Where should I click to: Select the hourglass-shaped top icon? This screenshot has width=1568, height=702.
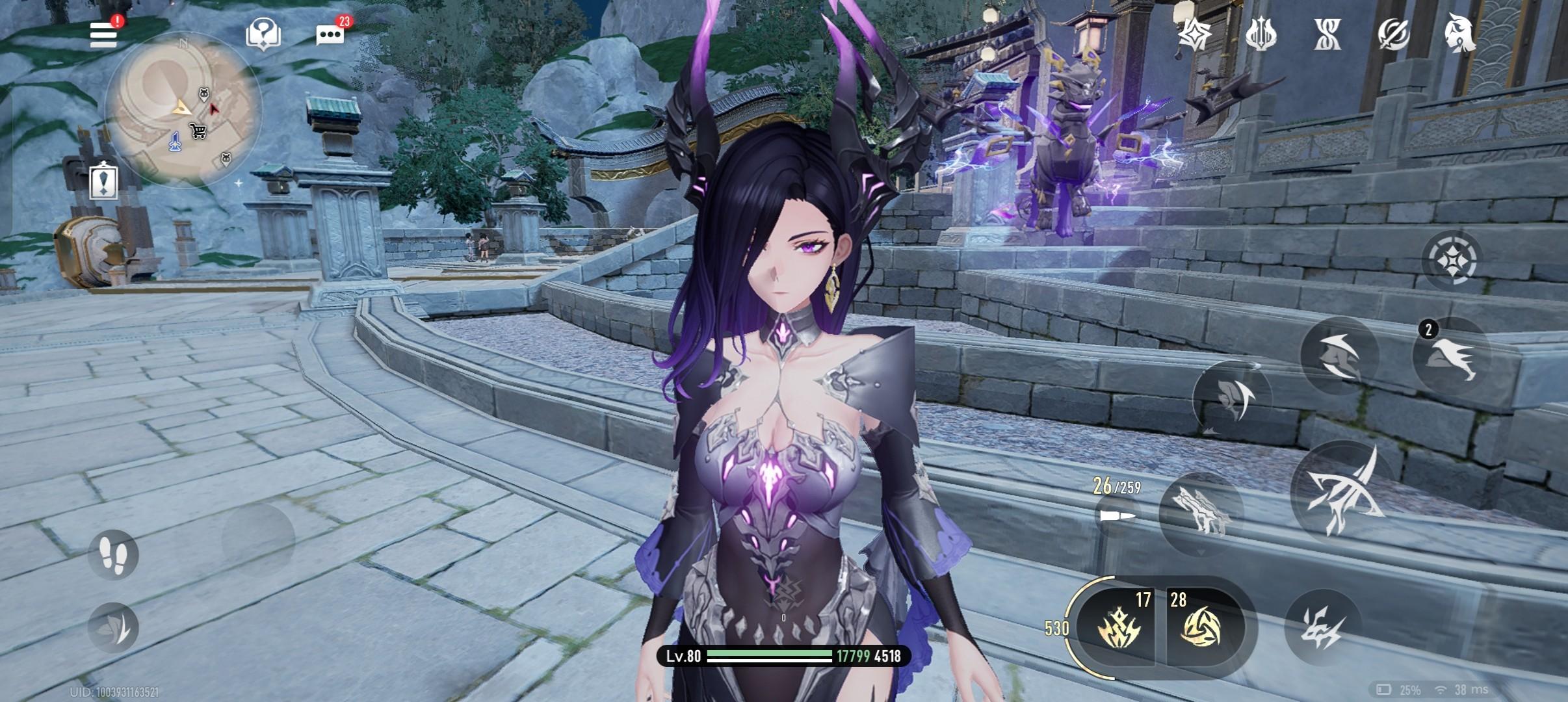click(1327, 34)
